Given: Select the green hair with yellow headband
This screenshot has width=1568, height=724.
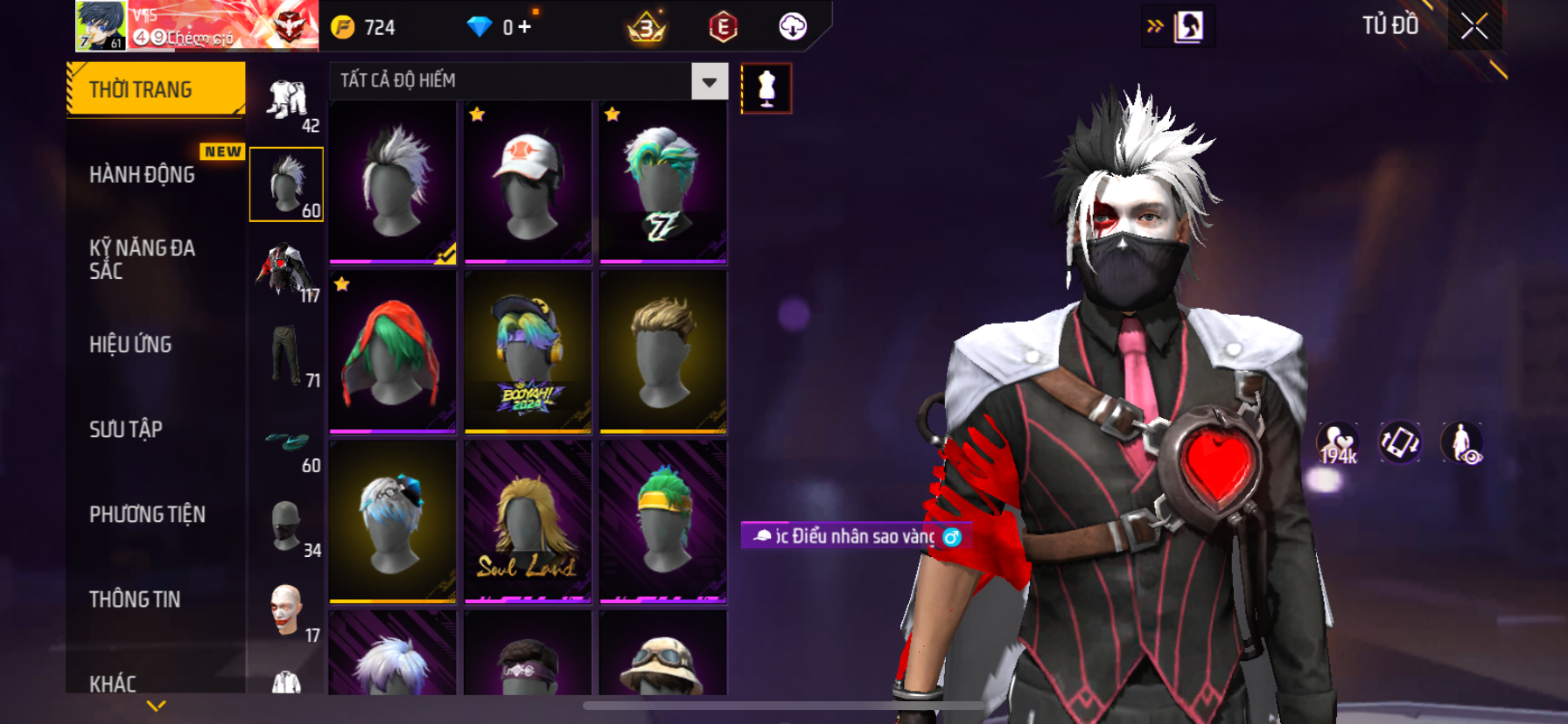Looking at the screenshot, I should [663, 522].
